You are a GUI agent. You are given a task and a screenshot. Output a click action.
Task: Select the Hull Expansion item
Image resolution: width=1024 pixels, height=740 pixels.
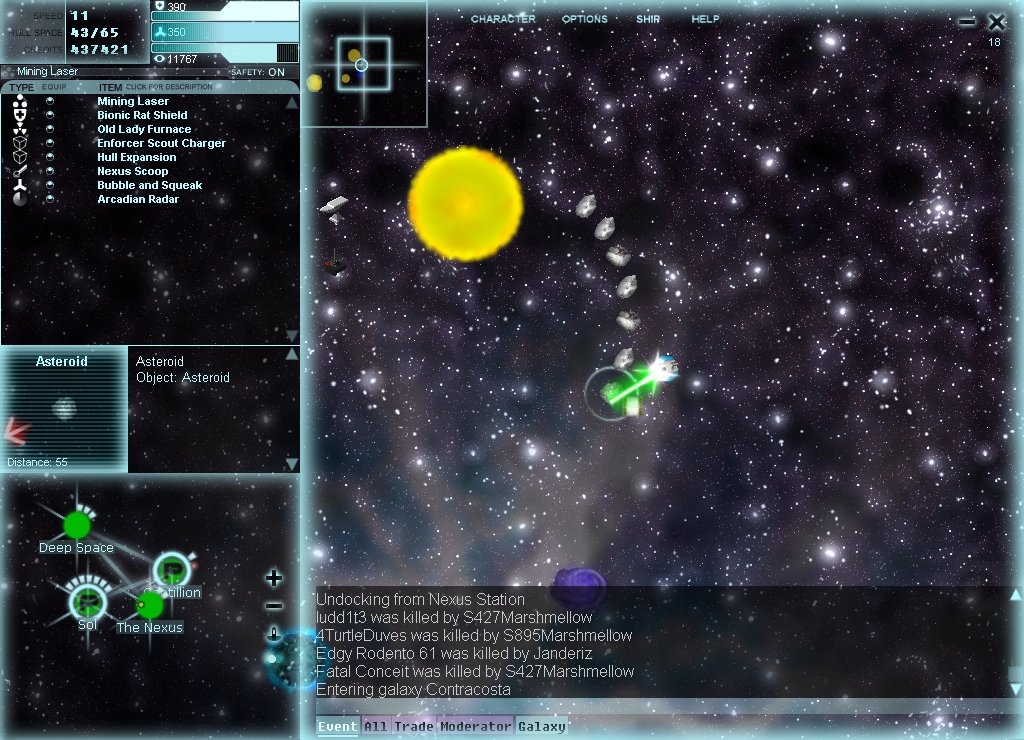click(136, 157)
